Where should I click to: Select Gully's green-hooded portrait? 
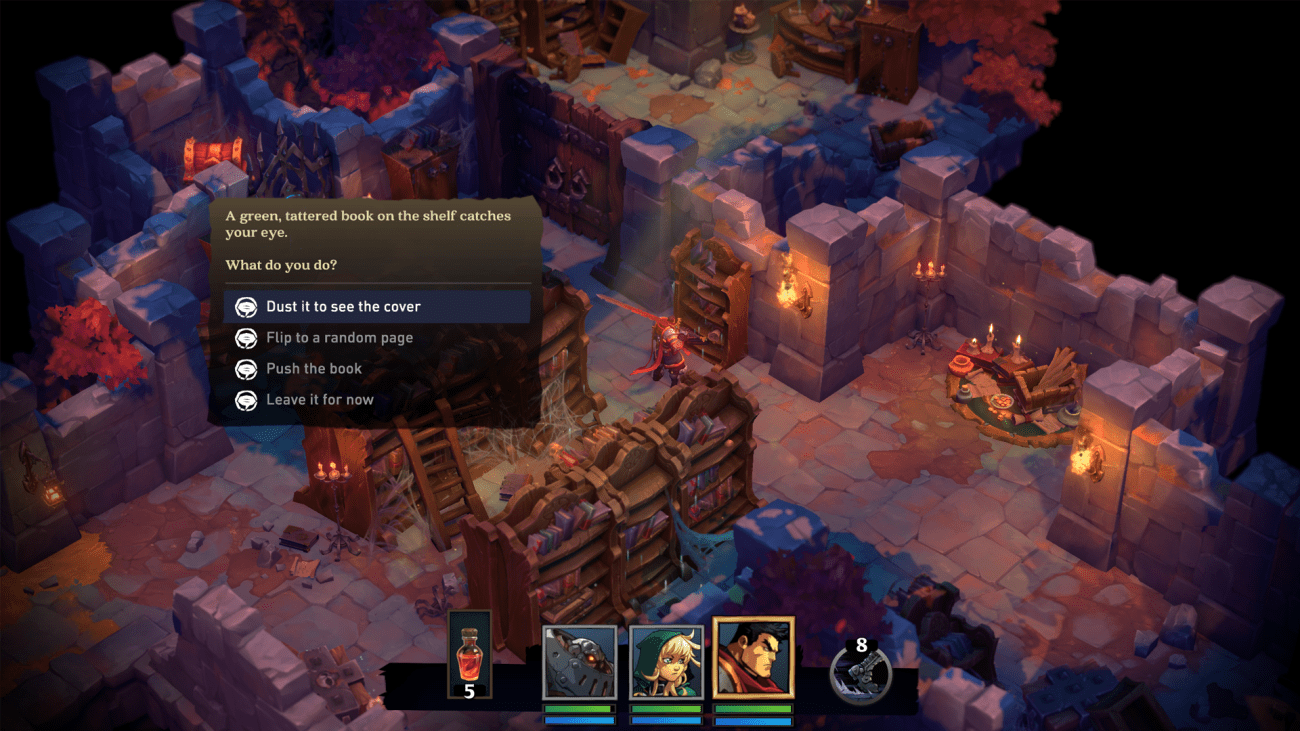pos(665,659)
